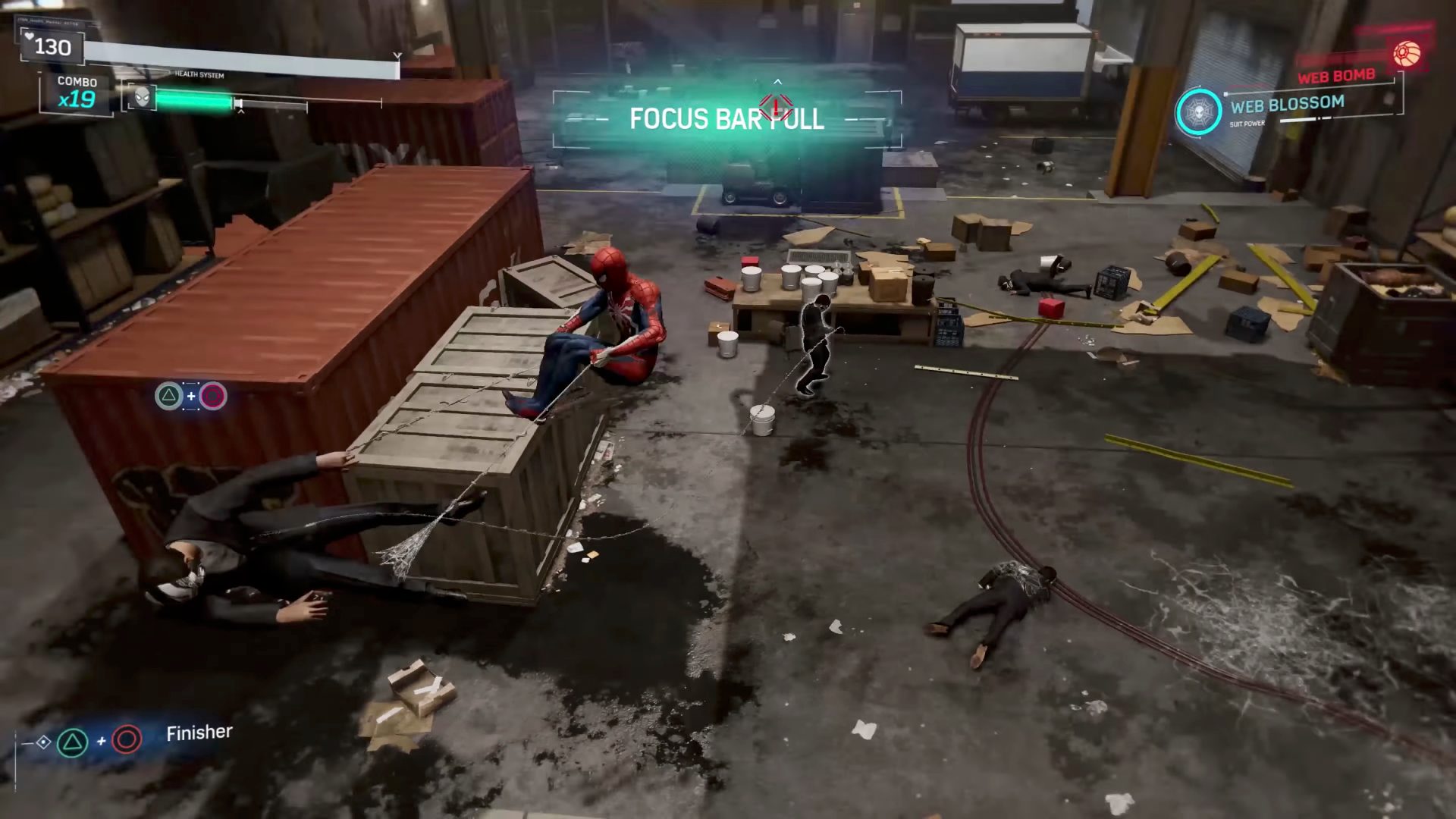Select the Web Blossom suit power icon
The width and height of the screenshot is (1456, 819).
(1200, 111)
